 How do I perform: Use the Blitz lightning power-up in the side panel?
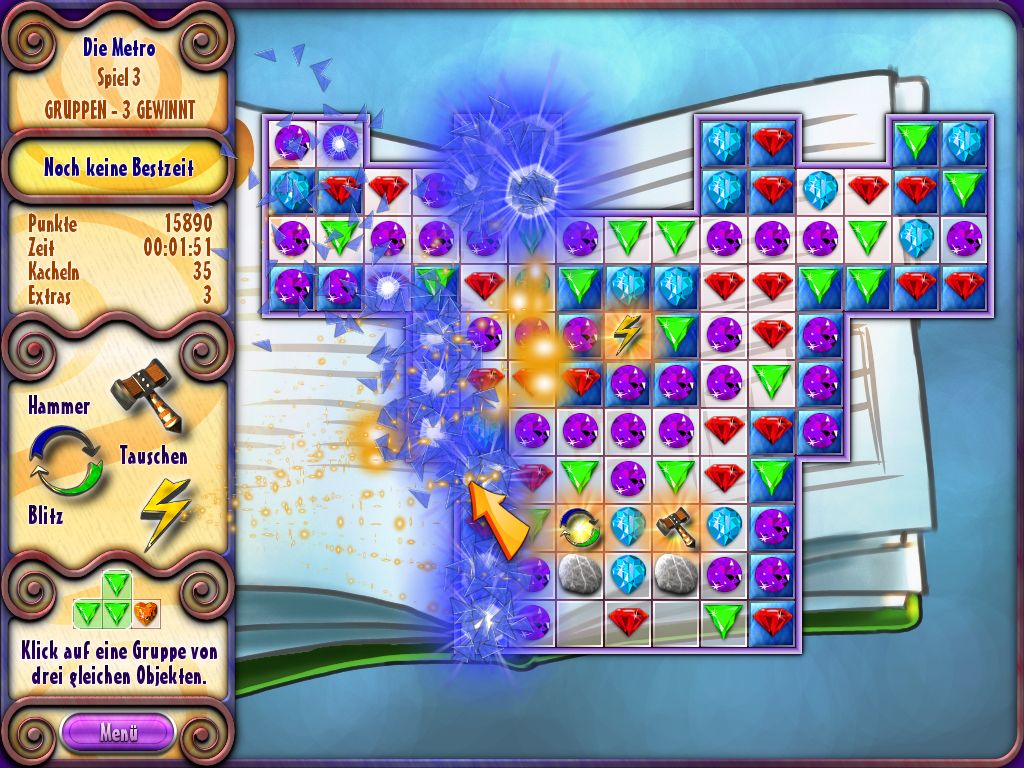coord(164,511)
